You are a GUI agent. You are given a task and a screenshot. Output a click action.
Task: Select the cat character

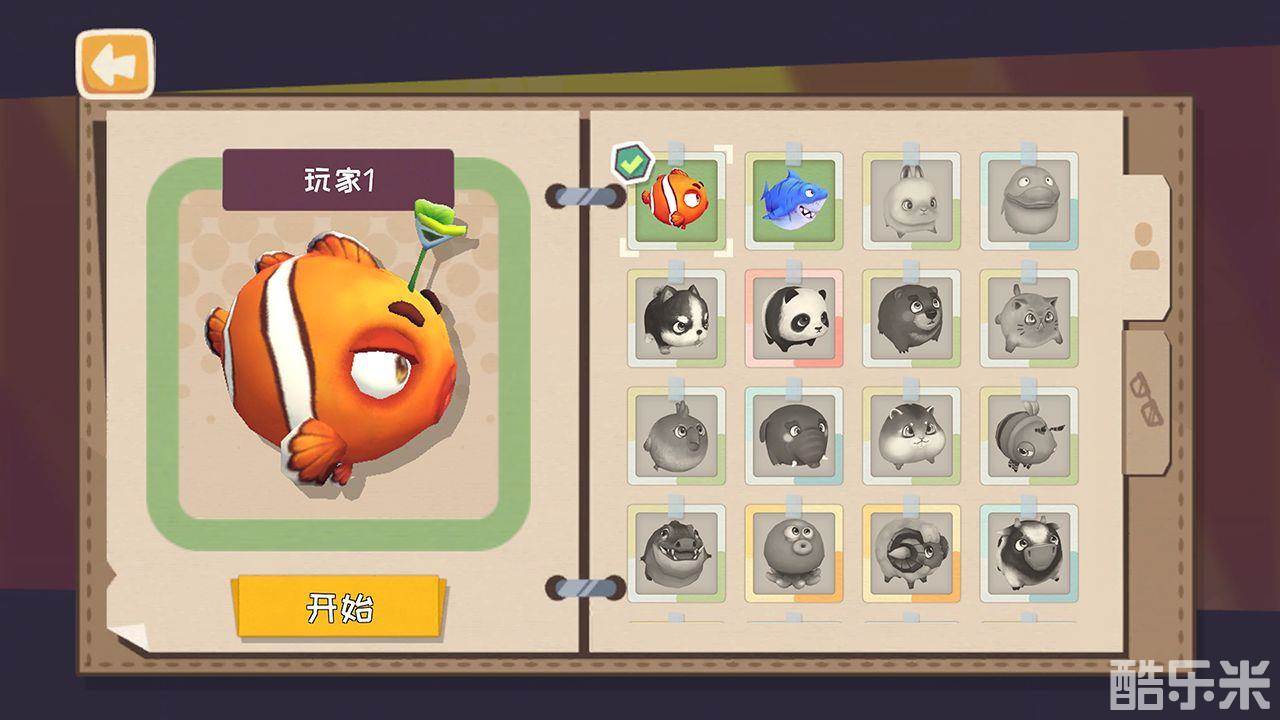click(x=1027, y=320)
